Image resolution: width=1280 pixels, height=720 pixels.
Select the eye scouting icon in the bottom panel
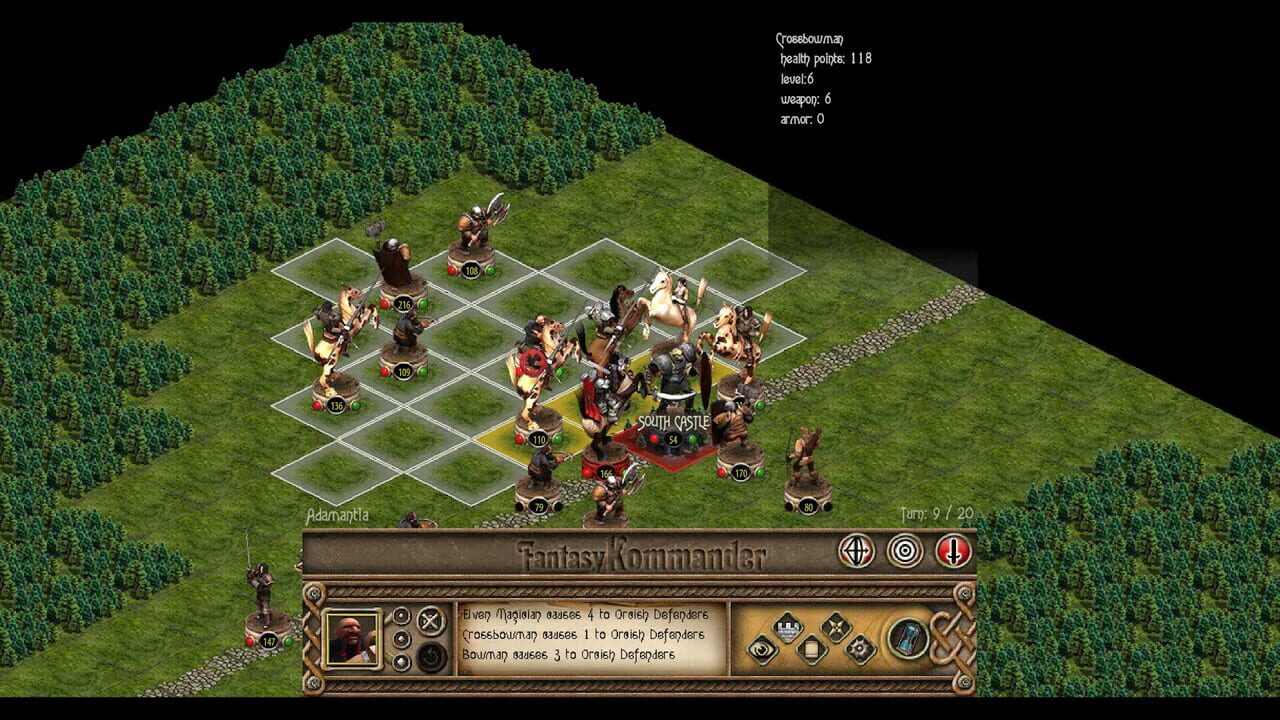click(x=762, y=649)
